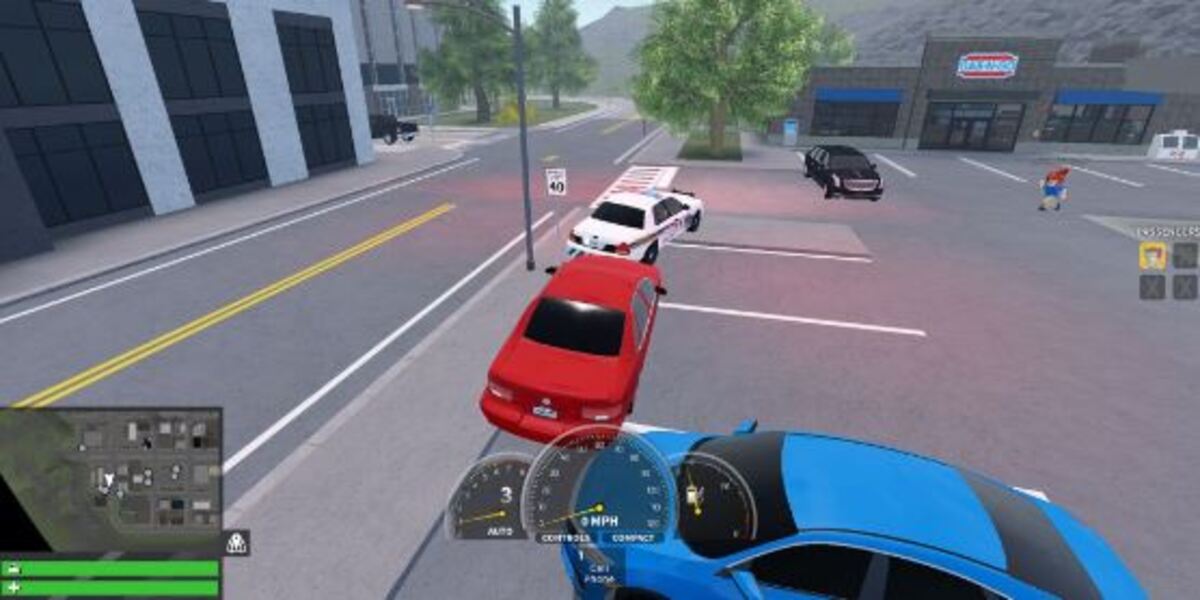The height and width of the screenshot is (600, 1200).
Task: Open the Controls button under the speedometer
Action: (x=564, y=538)
